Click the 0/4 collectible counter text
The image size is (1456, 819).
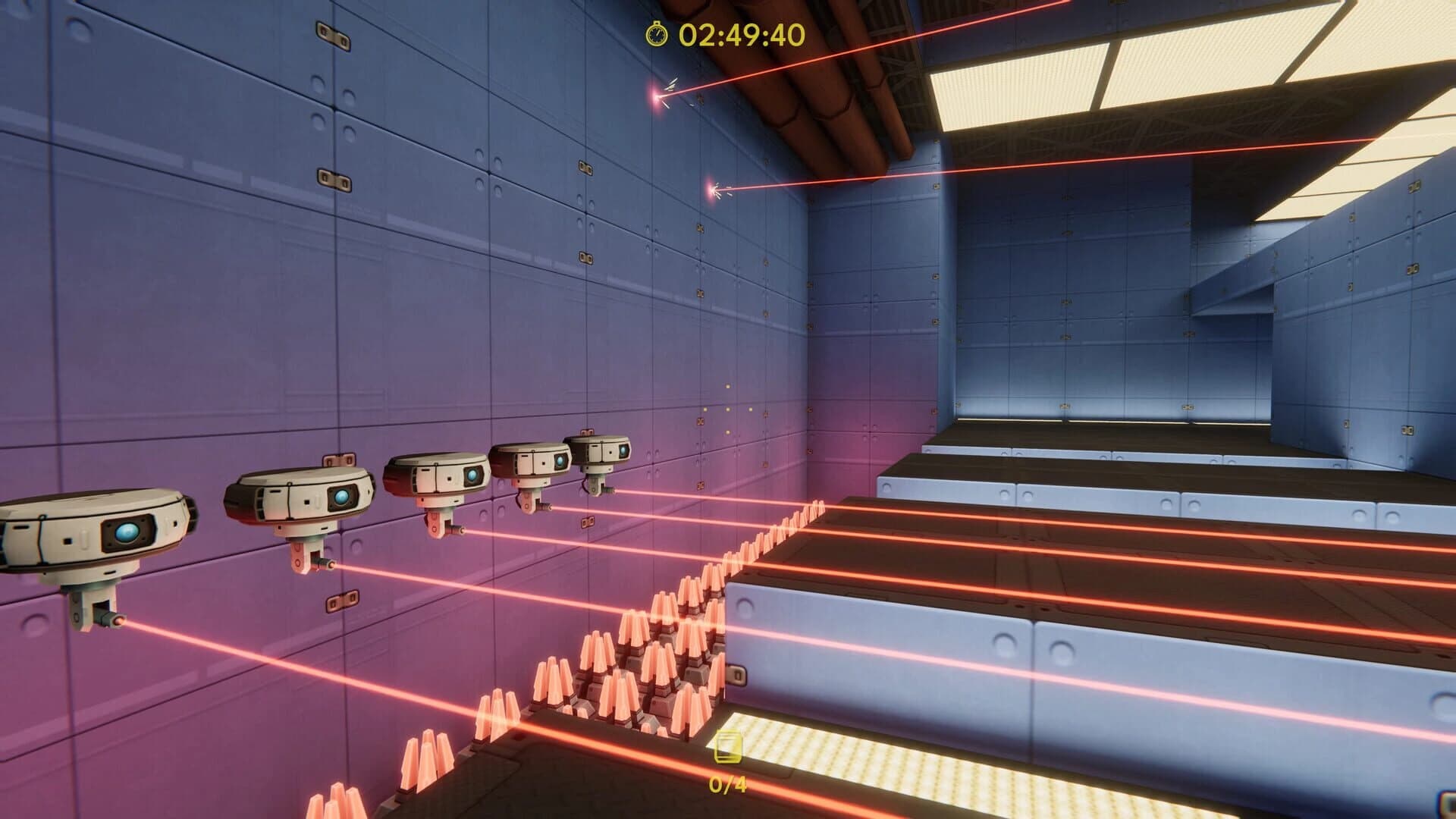click(727, 783)
